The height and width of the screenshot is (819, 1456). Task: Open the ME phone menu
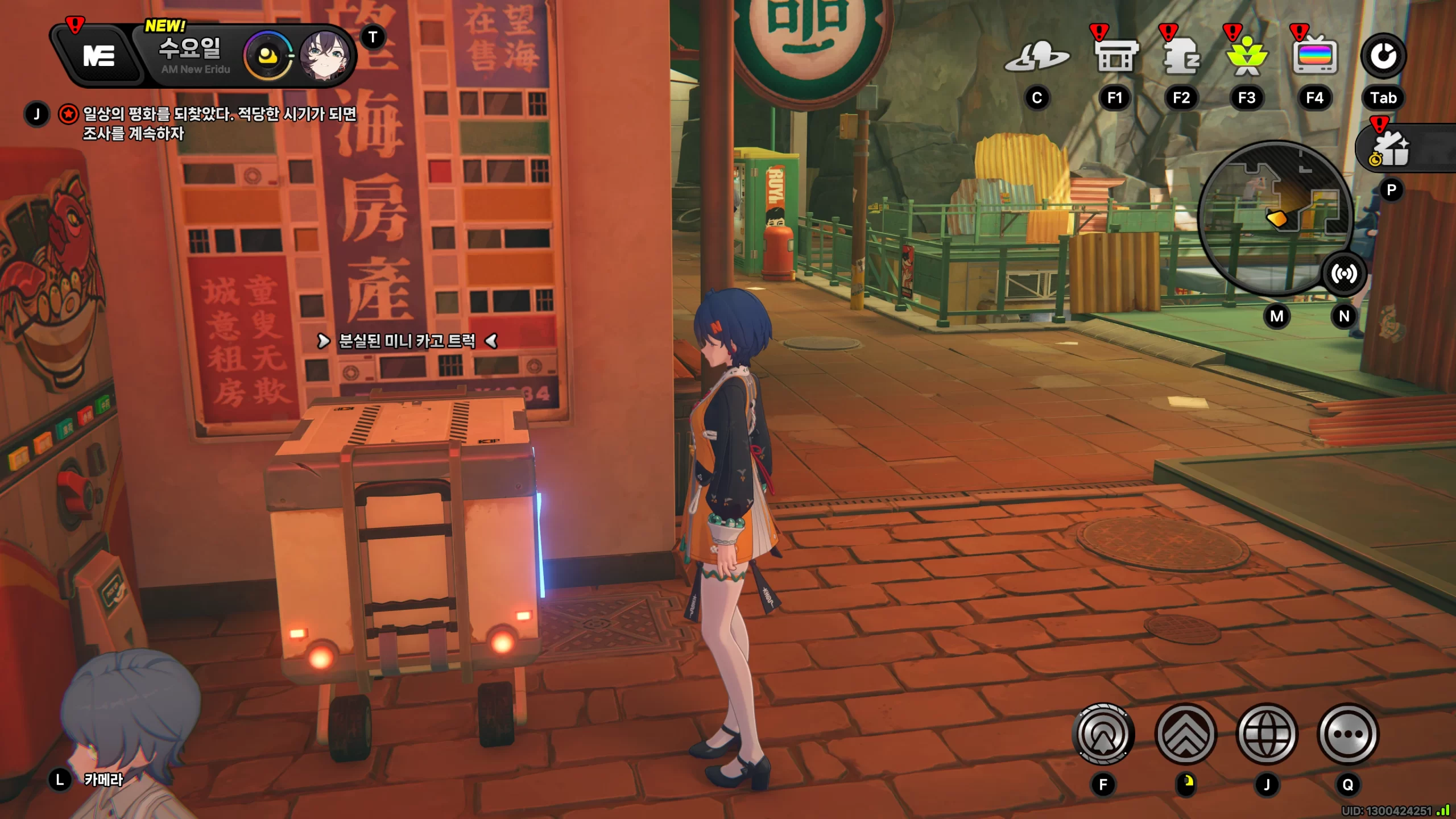(99, 56)
